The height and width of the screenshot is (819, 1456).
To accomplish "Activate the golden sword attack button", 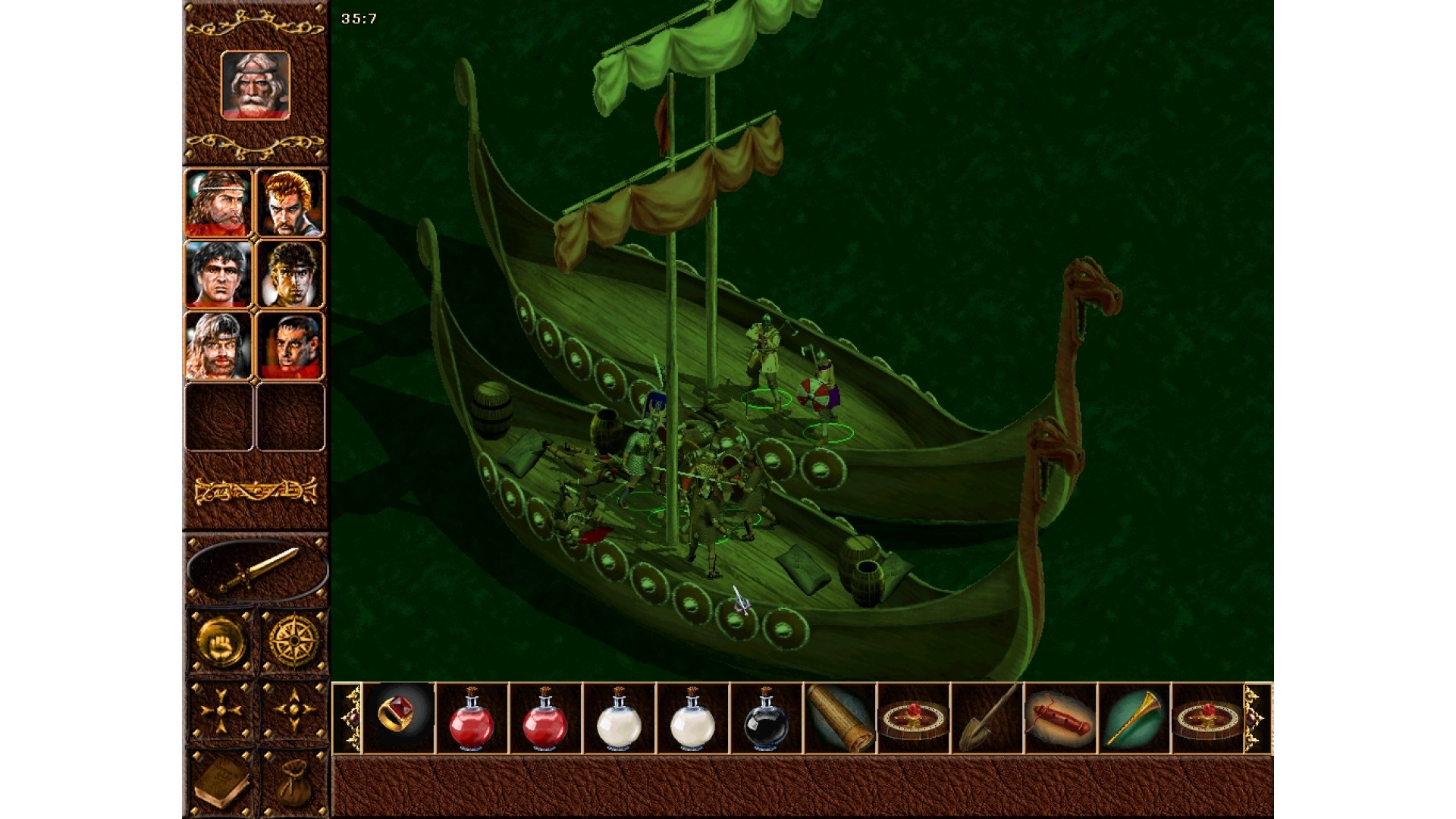I will (x=257, y=570).
